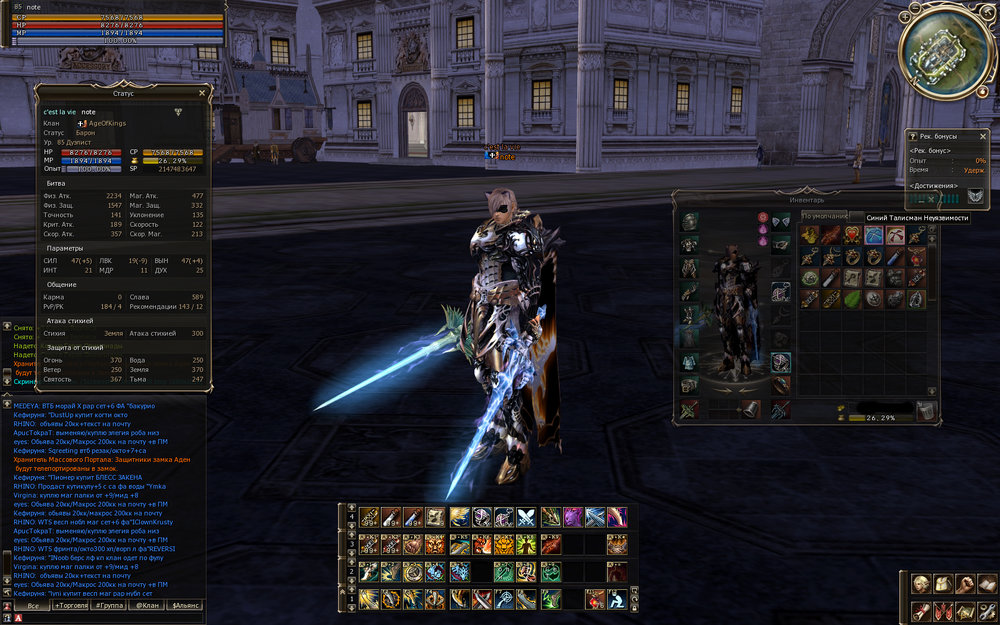Use the parchment scroll on top hotbar row
The width and height of the screenshot is (1000, 625).
pyautogui.click(x=435, y=517)
